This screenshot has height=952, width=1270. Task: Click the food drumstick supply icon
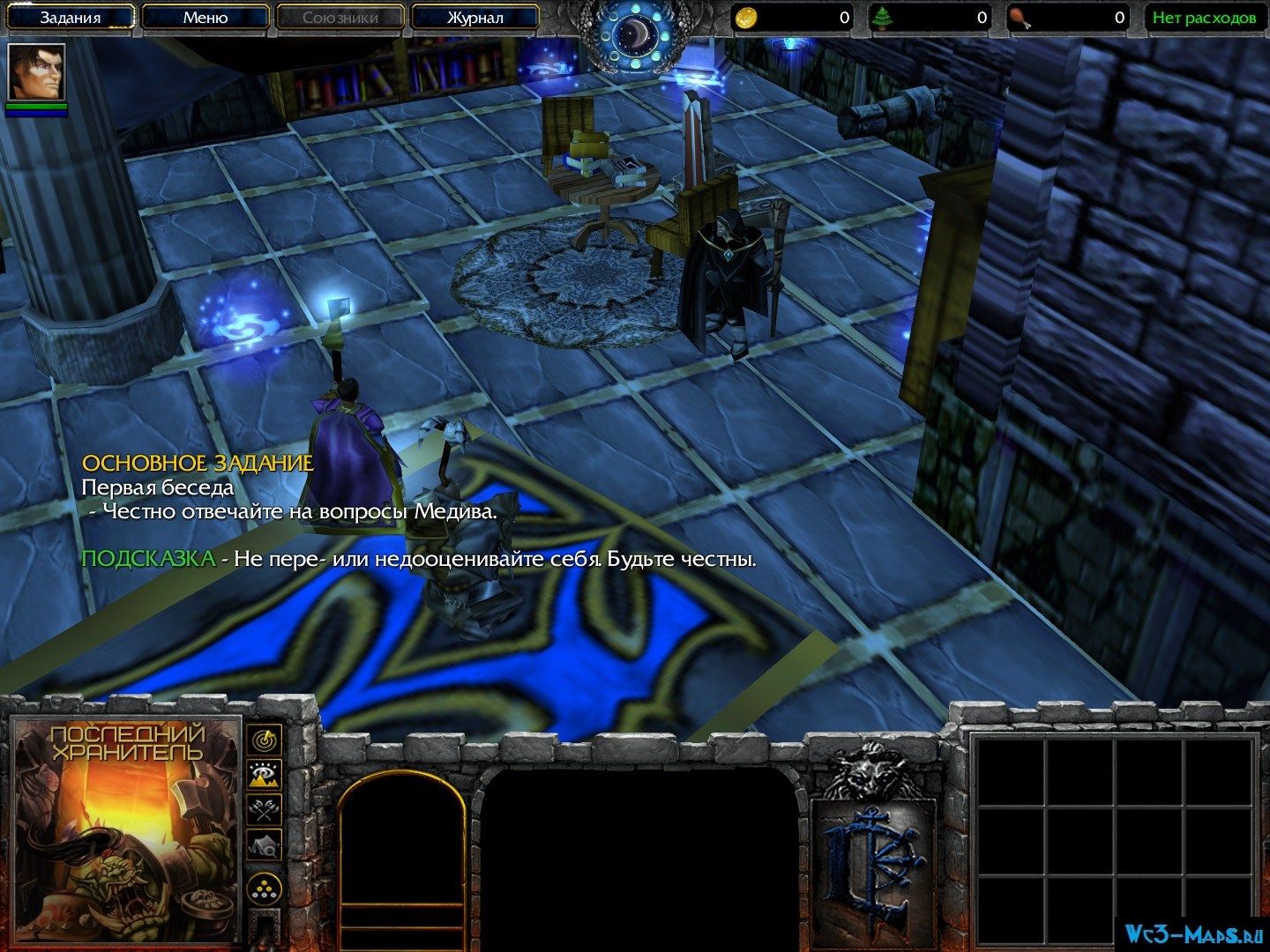point(1017,17)
